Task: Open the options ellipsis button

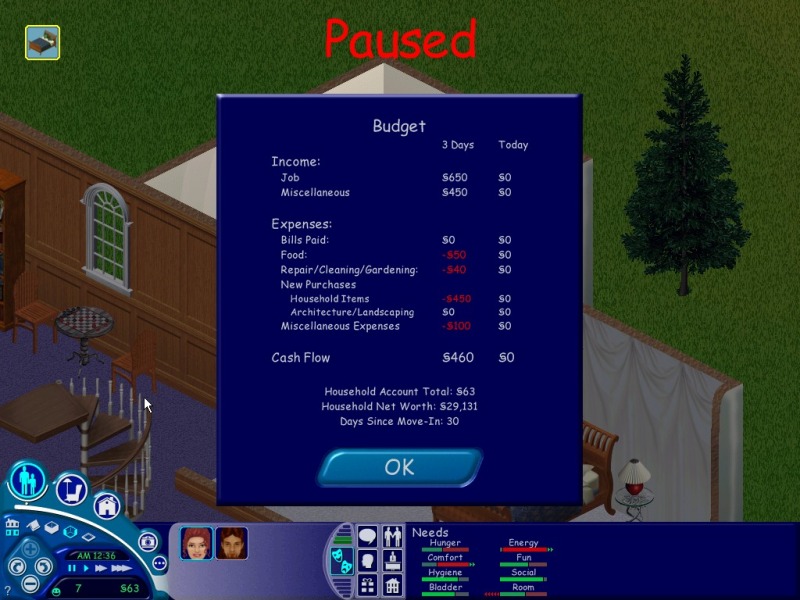Action: click(159, 562)
